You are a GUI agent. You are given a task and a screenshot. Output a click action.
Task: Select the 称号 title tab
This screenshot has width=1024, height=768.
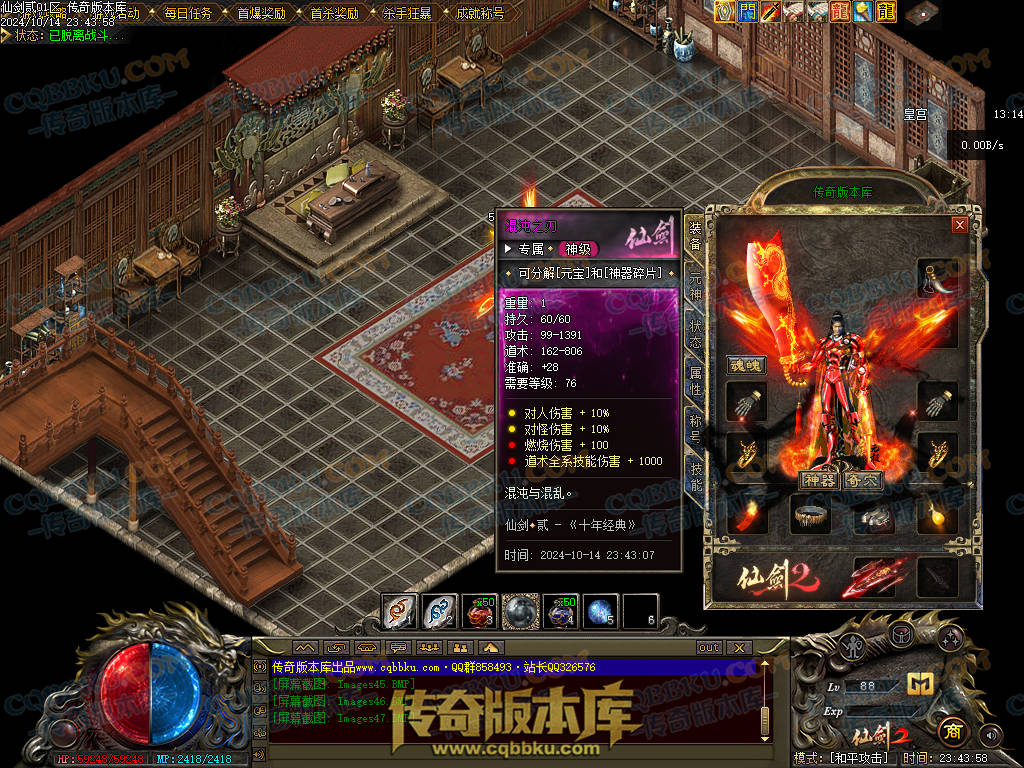tap(695, 430)
